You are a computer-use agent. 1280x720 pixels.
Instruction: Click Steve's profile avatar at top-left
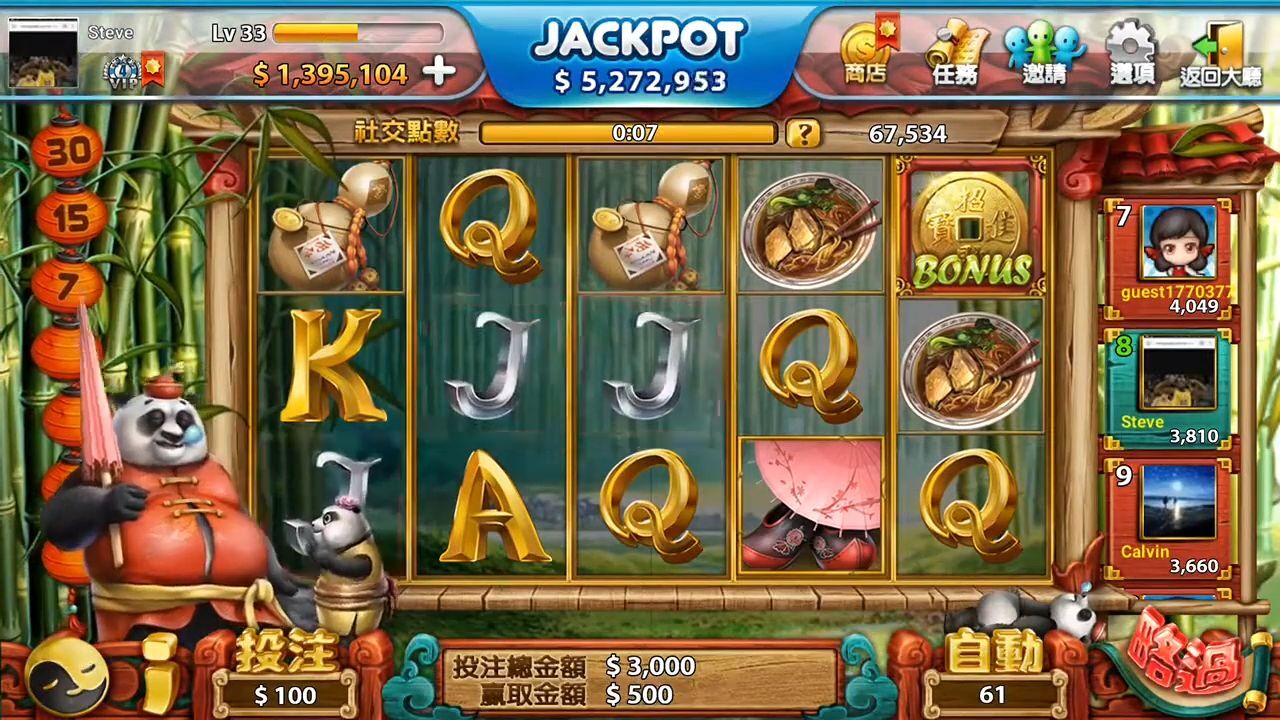[x=43, y=53]
